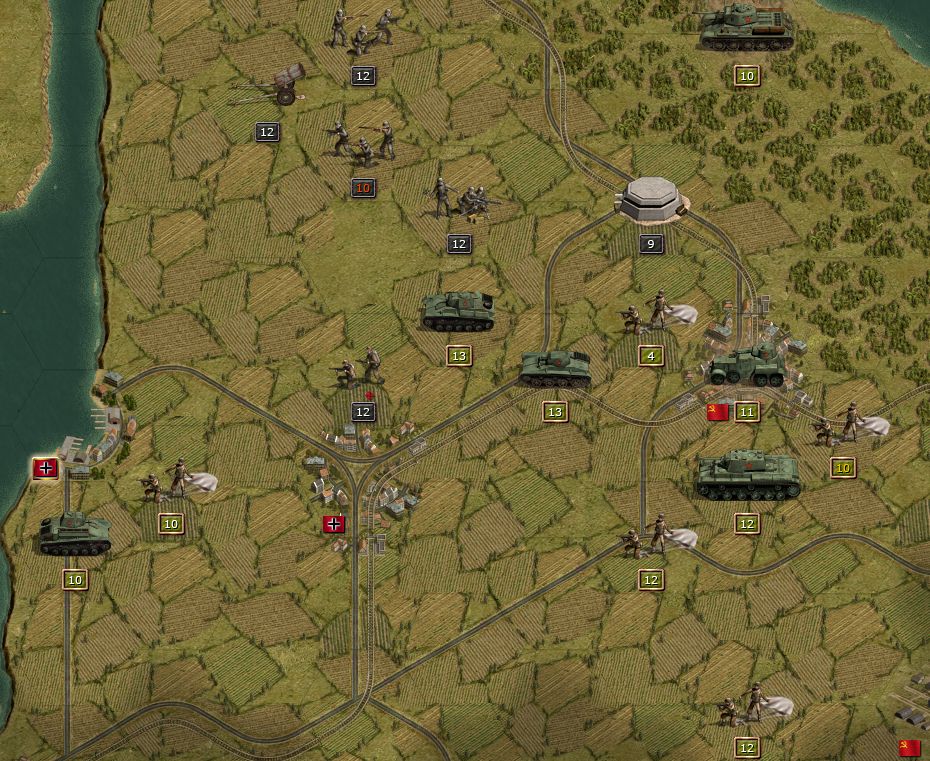Select the concrete bunker unit with strength 9
930x761 pixels.
click(651, 201)
